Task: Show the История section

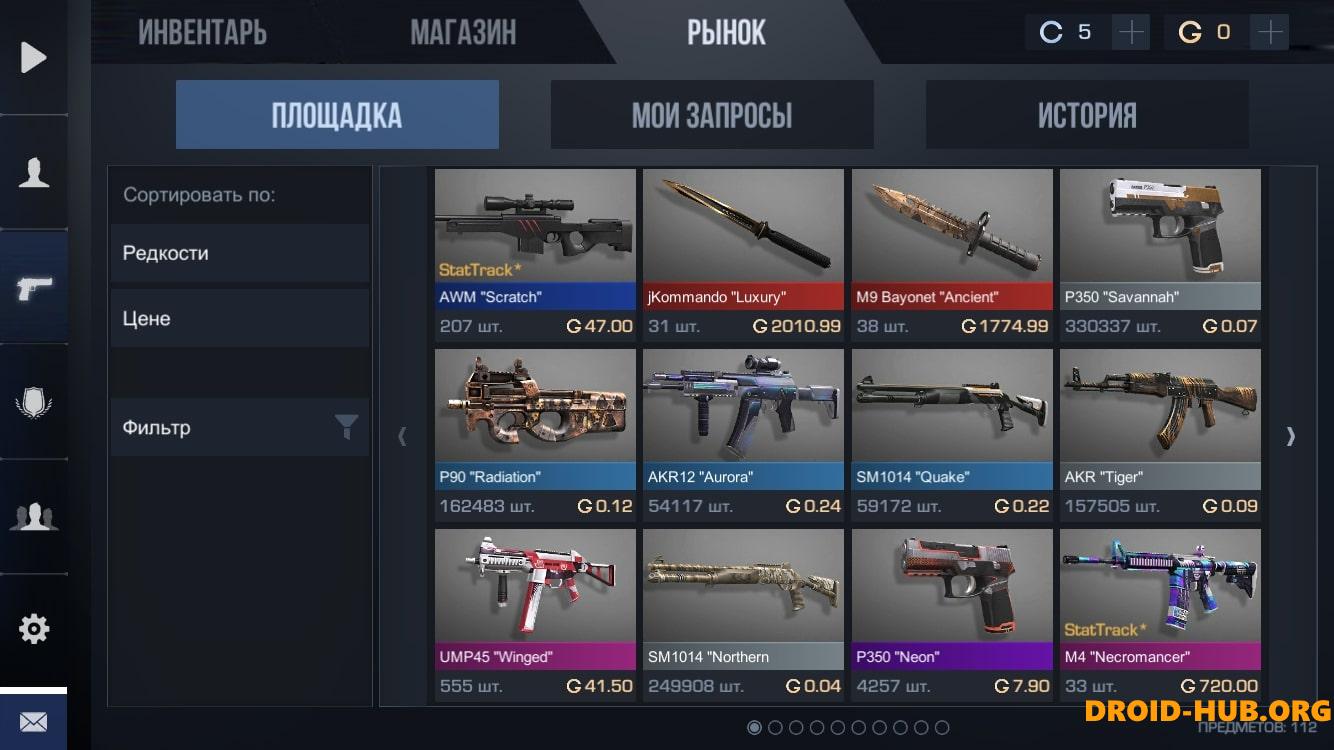Action: pos(1086,115)
